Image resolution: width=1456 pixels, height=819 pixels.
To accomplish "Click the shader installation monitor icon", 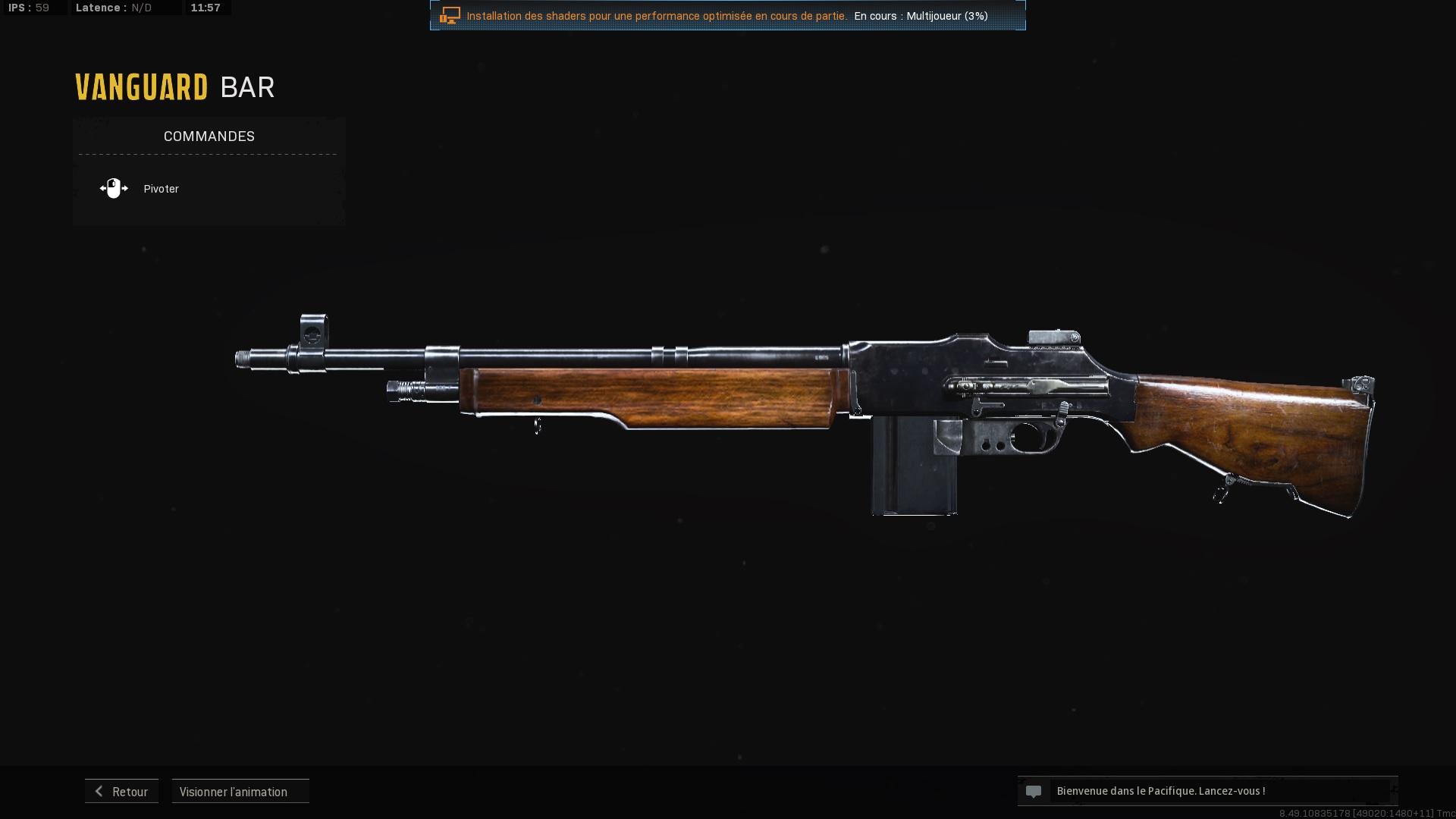I will [x=450, y=15].
